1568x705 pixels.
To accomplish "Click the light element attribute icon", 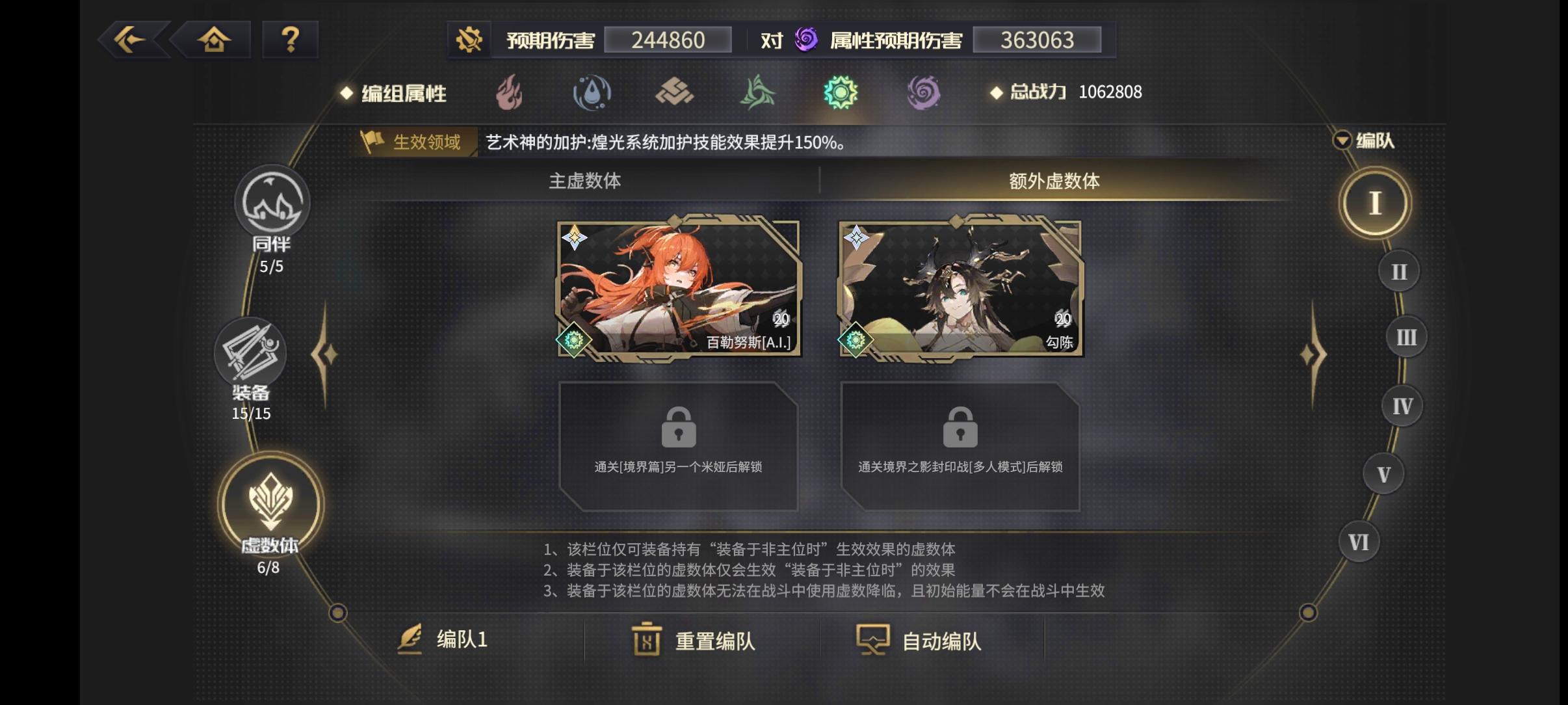I will point(841,93).
